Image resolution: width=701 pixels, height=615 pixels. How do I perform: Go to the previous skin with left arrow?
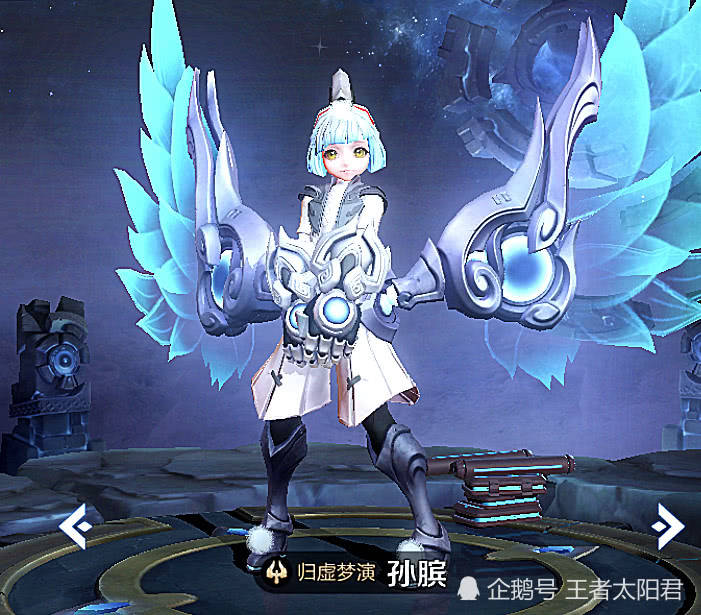76,526
